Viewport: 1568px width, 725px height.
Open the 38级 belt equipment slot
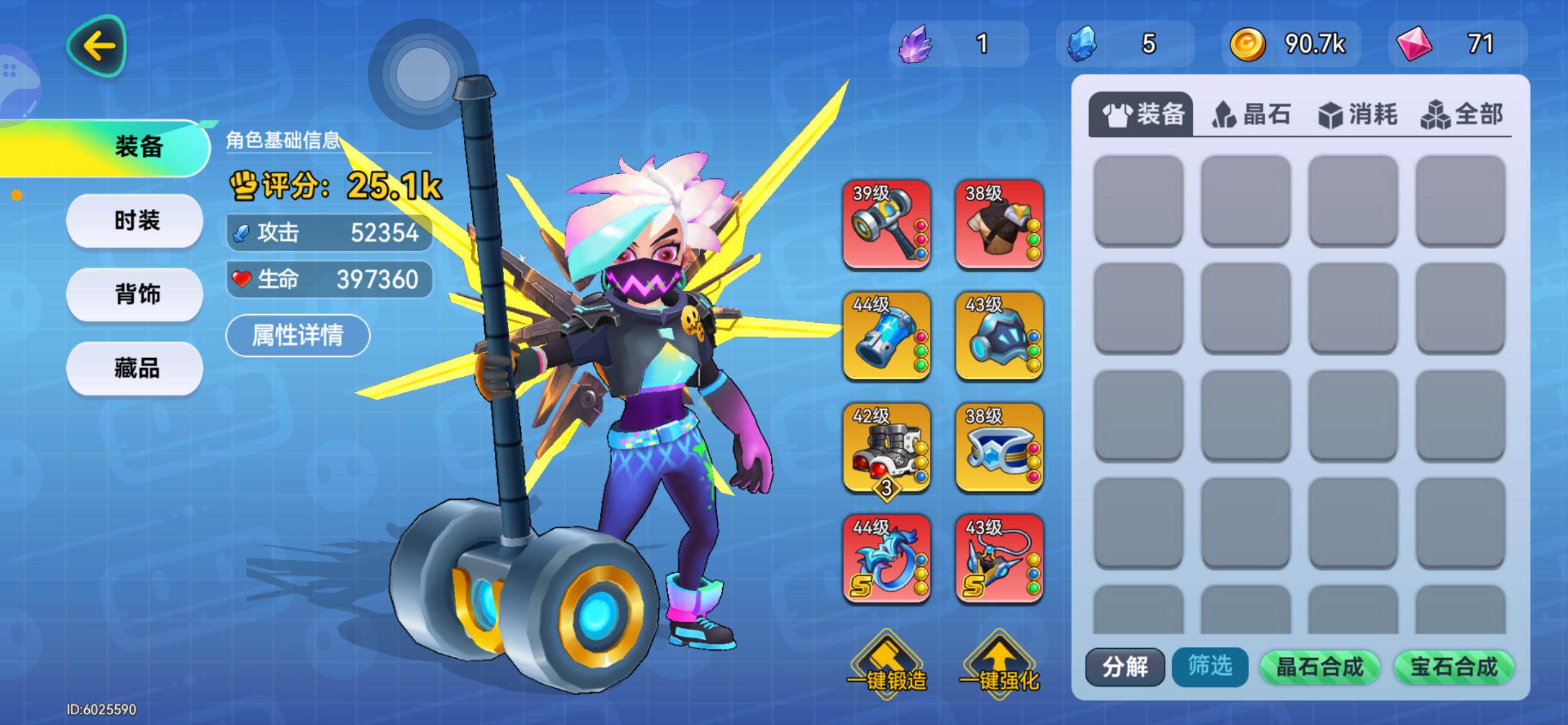click(998, 448)
